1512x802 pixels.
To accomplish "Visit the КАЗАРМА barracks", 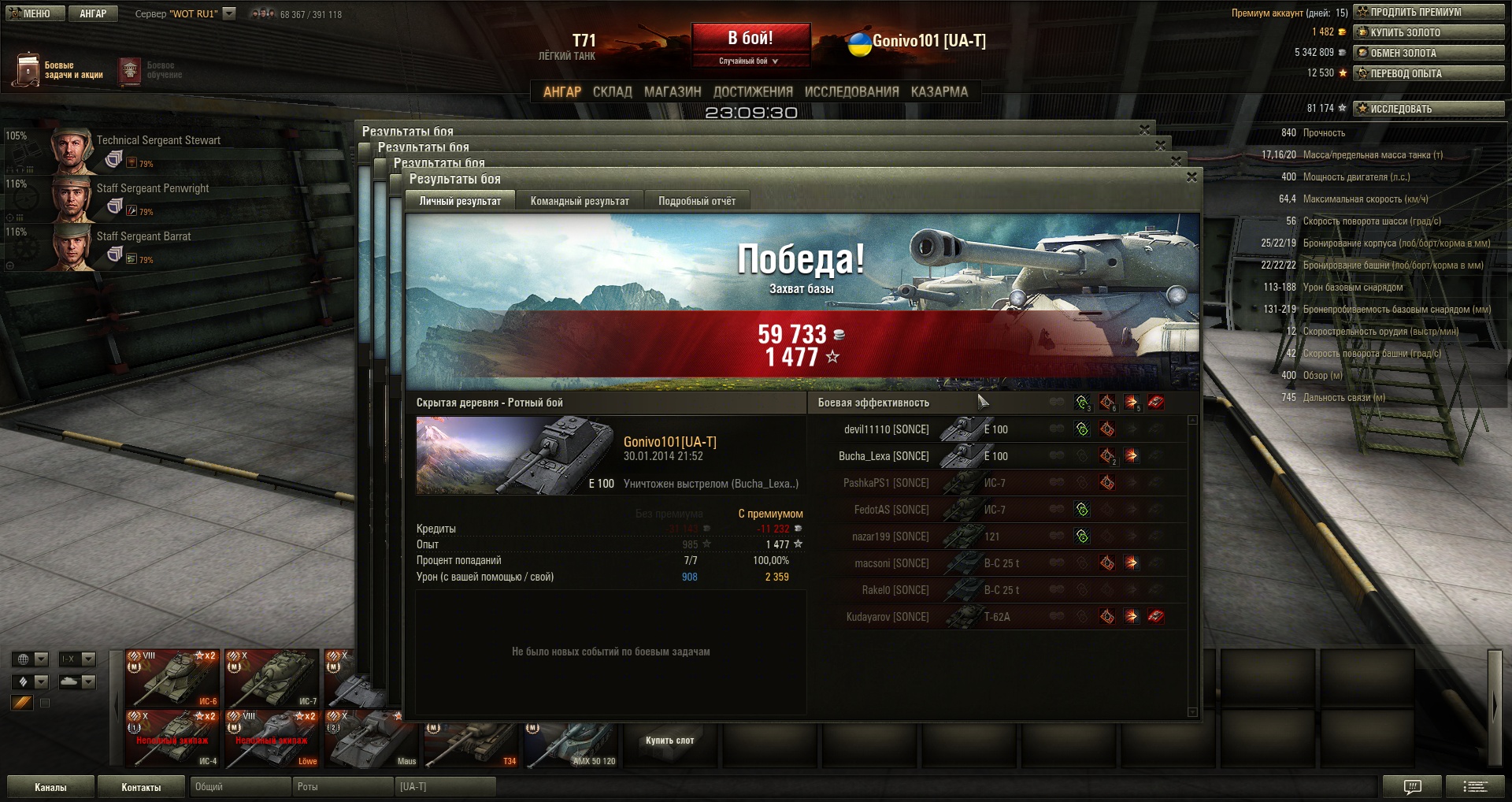I will point(939,91).
